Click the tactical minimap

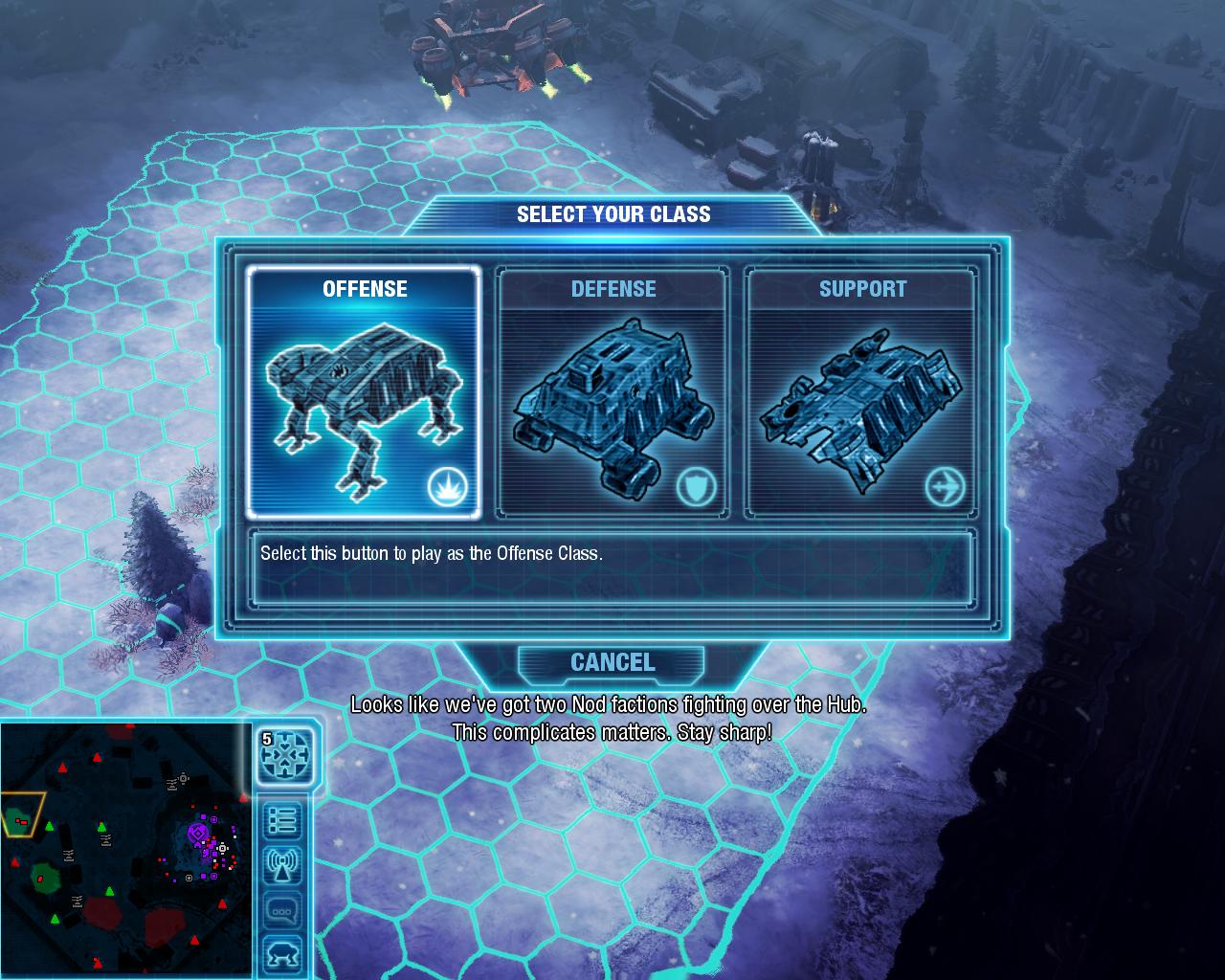tap(124, 850)
